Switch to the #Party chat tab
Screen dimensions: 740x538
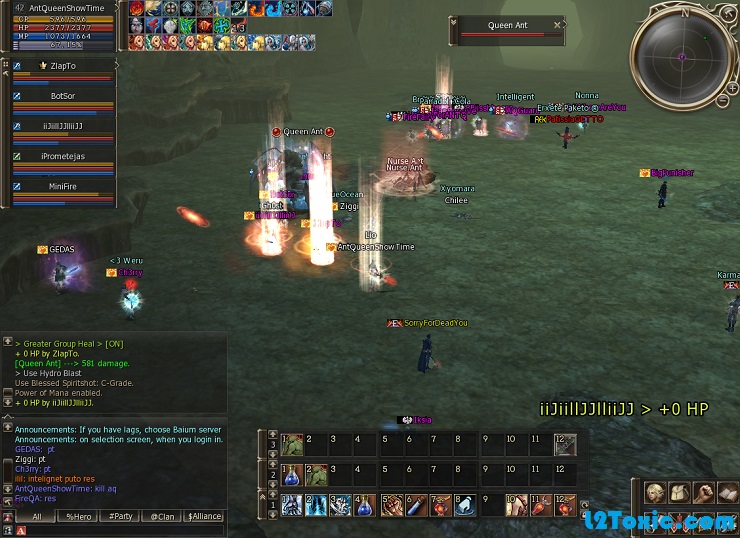coord(120,516)
